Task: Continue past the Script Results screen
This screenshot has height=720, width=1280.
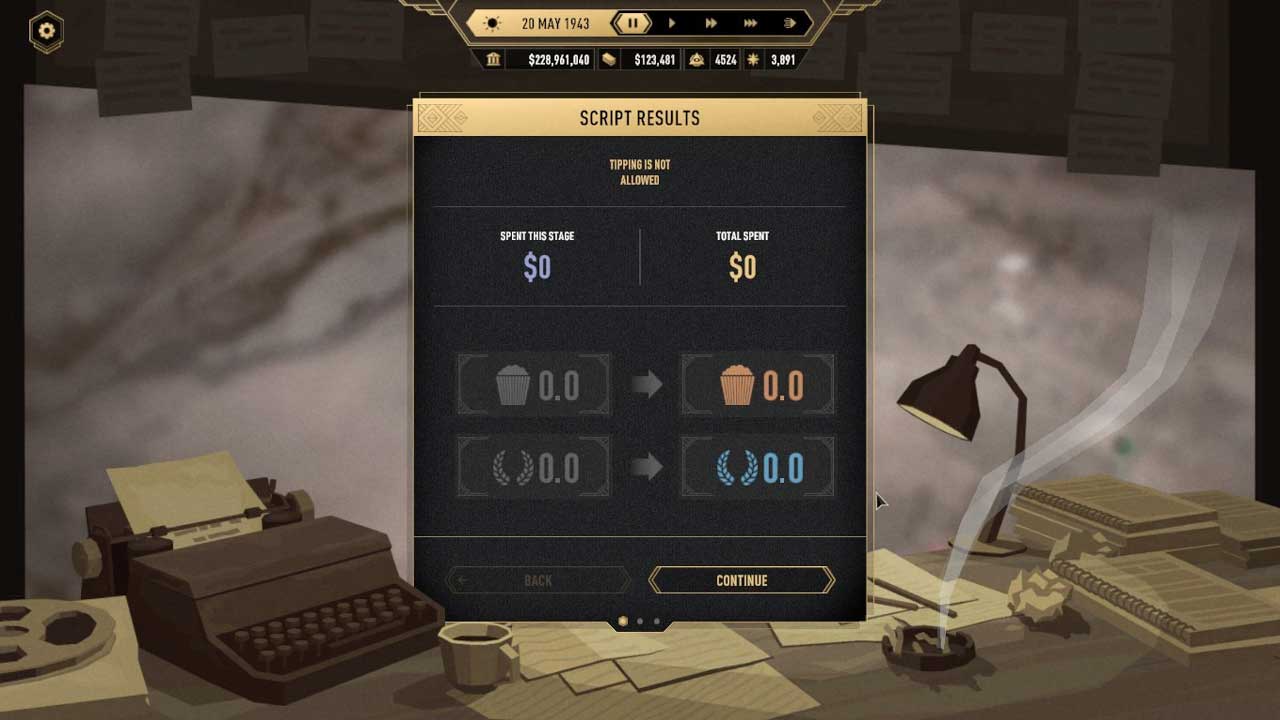Action: click(x=741, y=580)
